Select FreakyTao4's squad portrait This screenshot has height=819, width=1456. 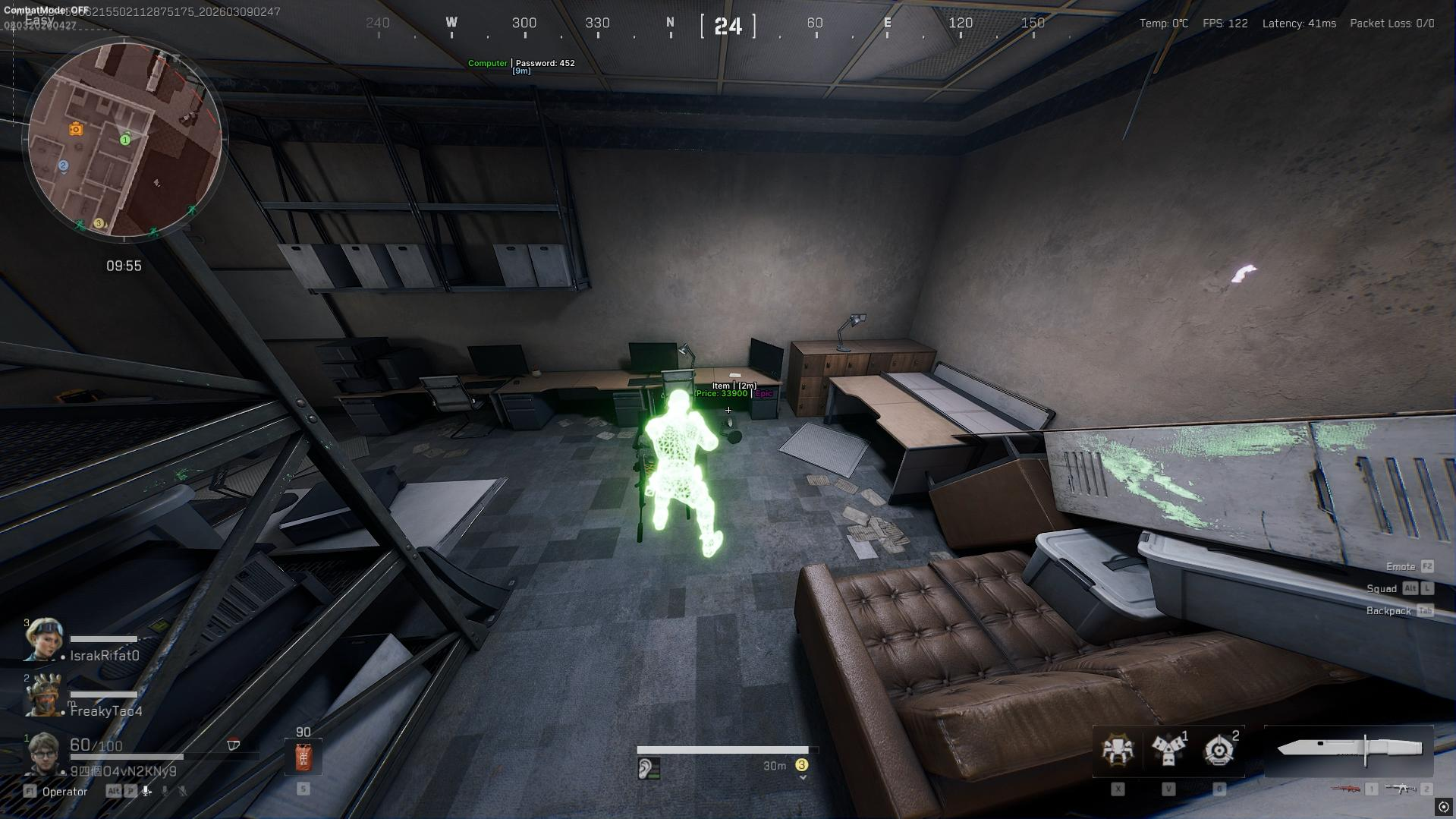(42, 695)
